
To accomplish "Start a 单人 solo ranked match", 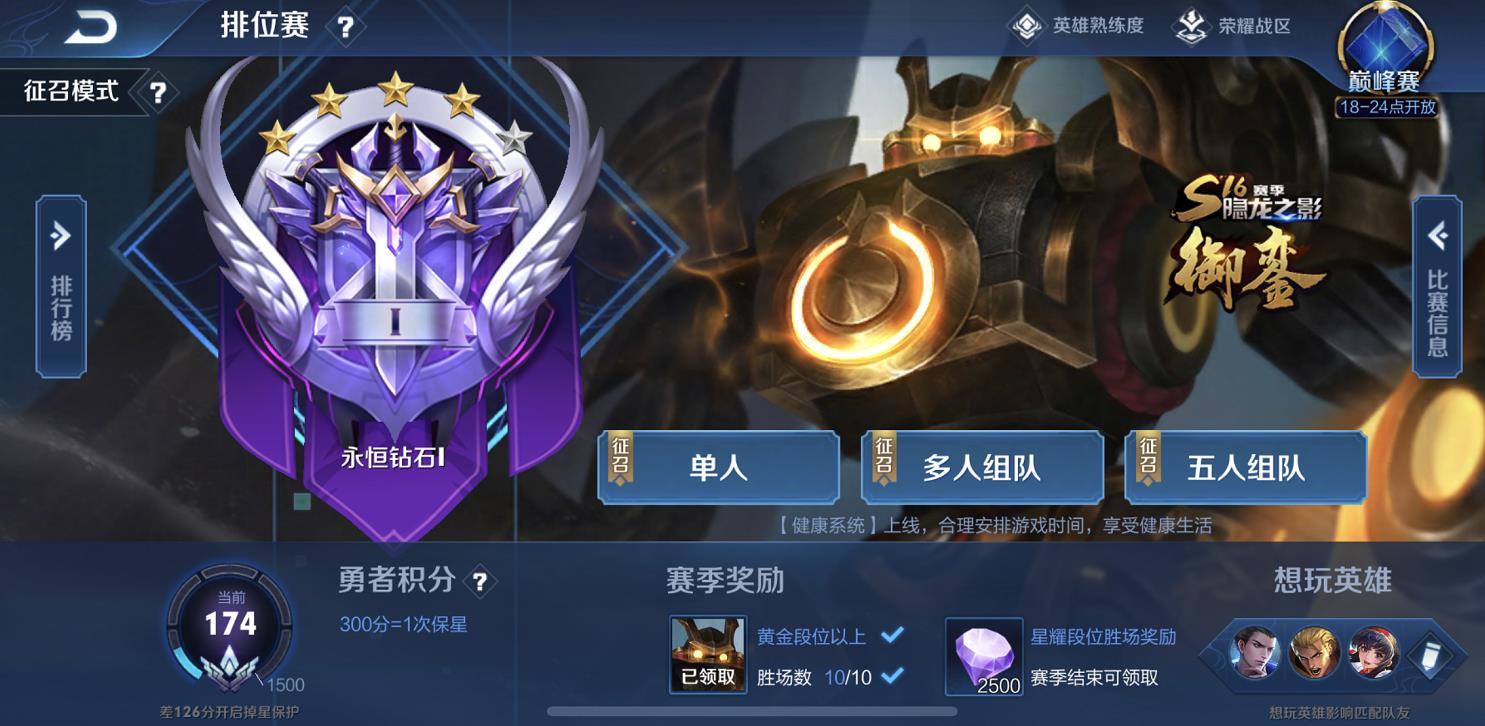I will 718,467.
